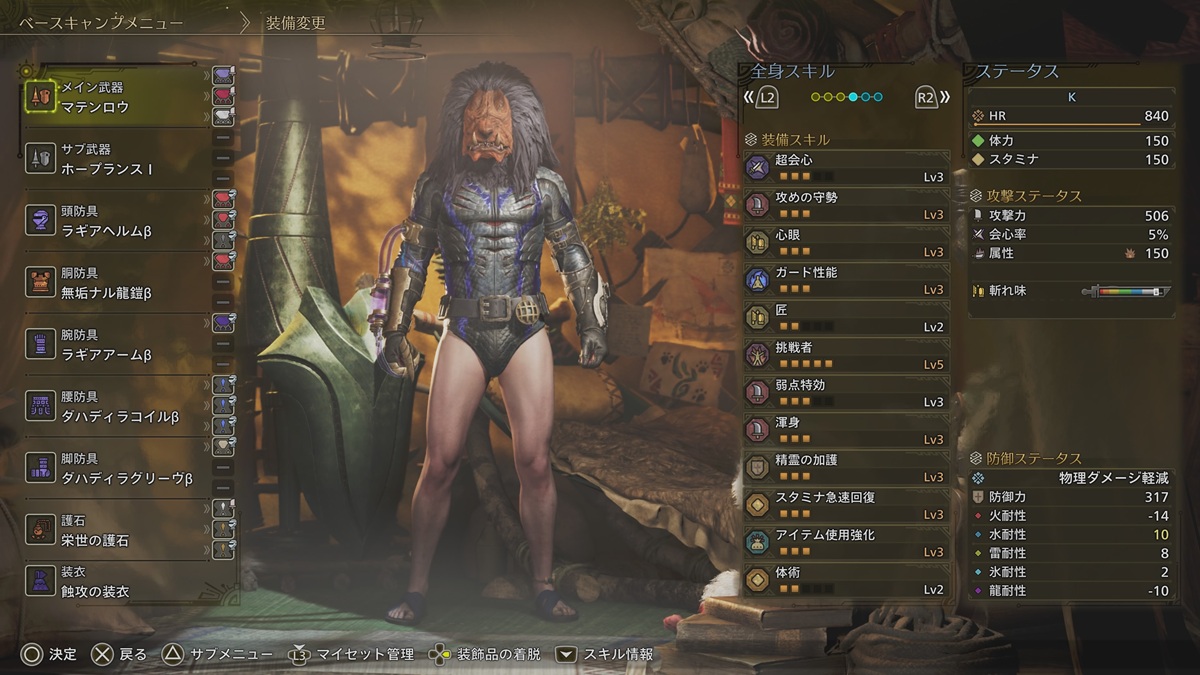Screen dimensions: 1200x675
Task: Select the アイテム使用強化 skill row
Action: (846, 542)
